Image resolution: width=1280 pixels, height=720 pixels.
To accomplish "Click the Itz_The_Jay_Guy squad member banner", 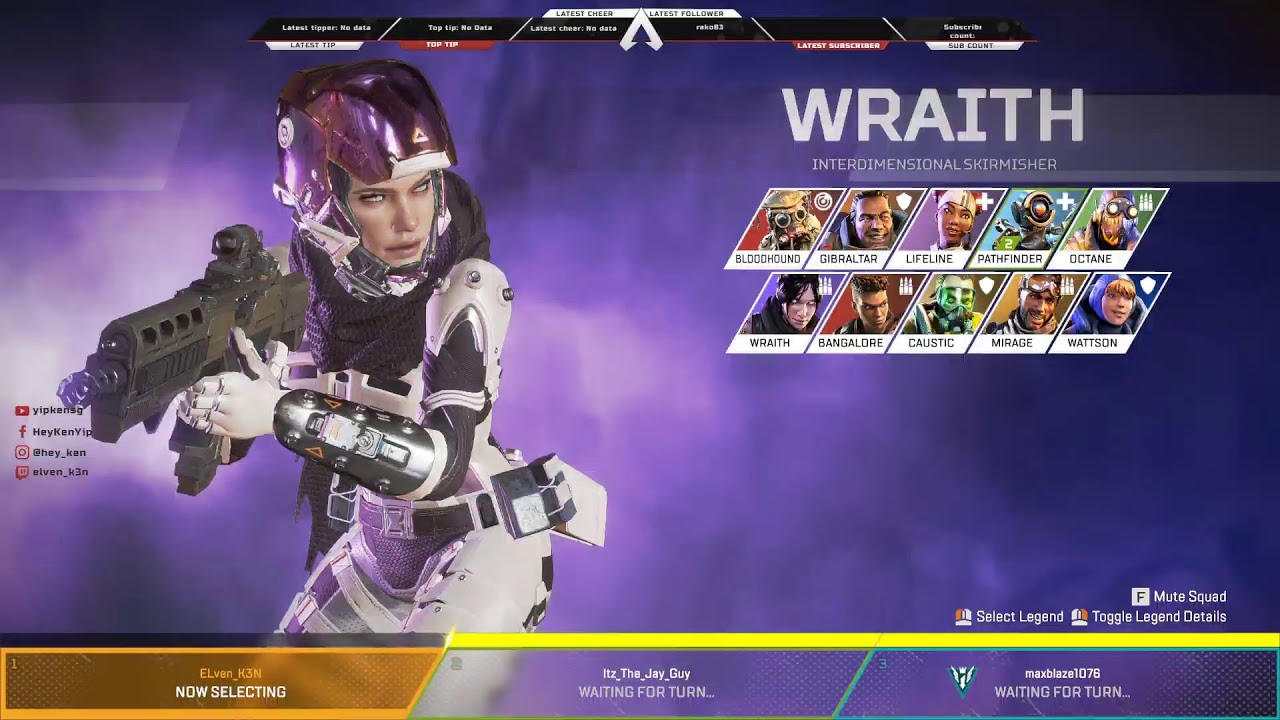I will click(x=646, y=683).
